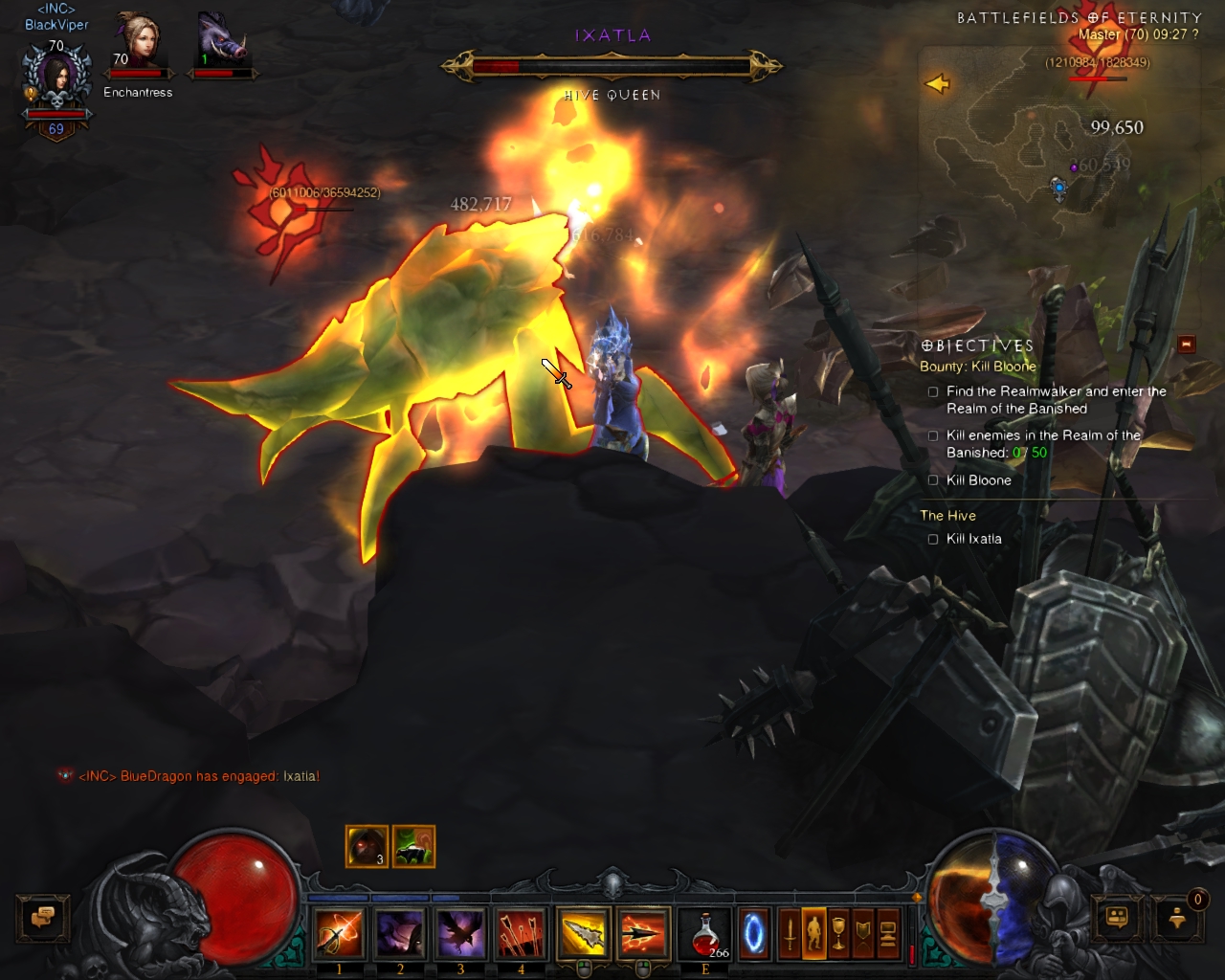
Task: Open the inventory character silhouette button
Action: tap(813, 934)
